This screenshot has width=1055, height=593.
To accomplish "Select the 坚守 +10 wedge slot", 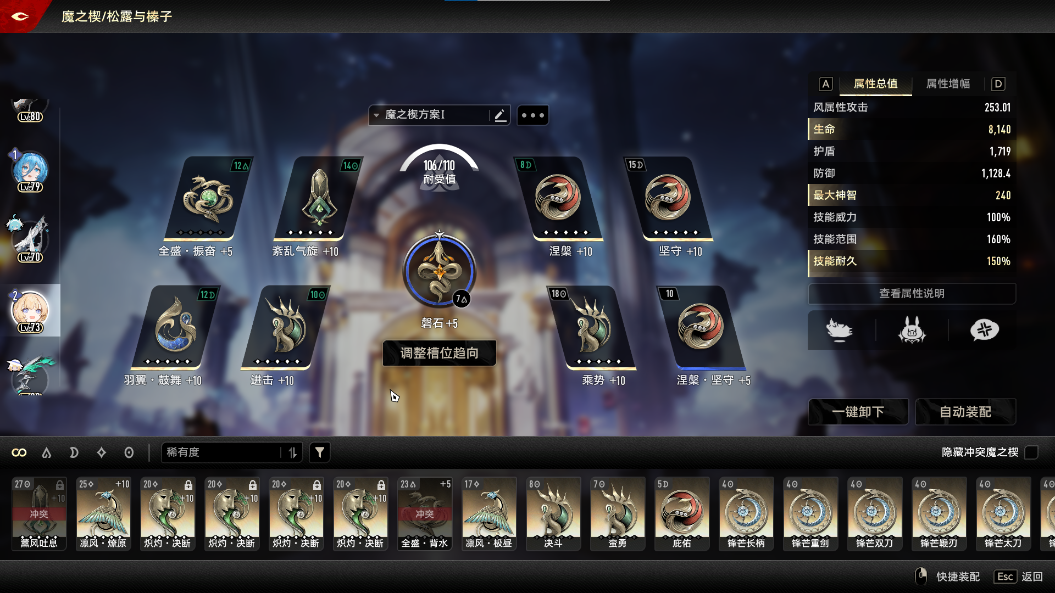I will point(667,199).
